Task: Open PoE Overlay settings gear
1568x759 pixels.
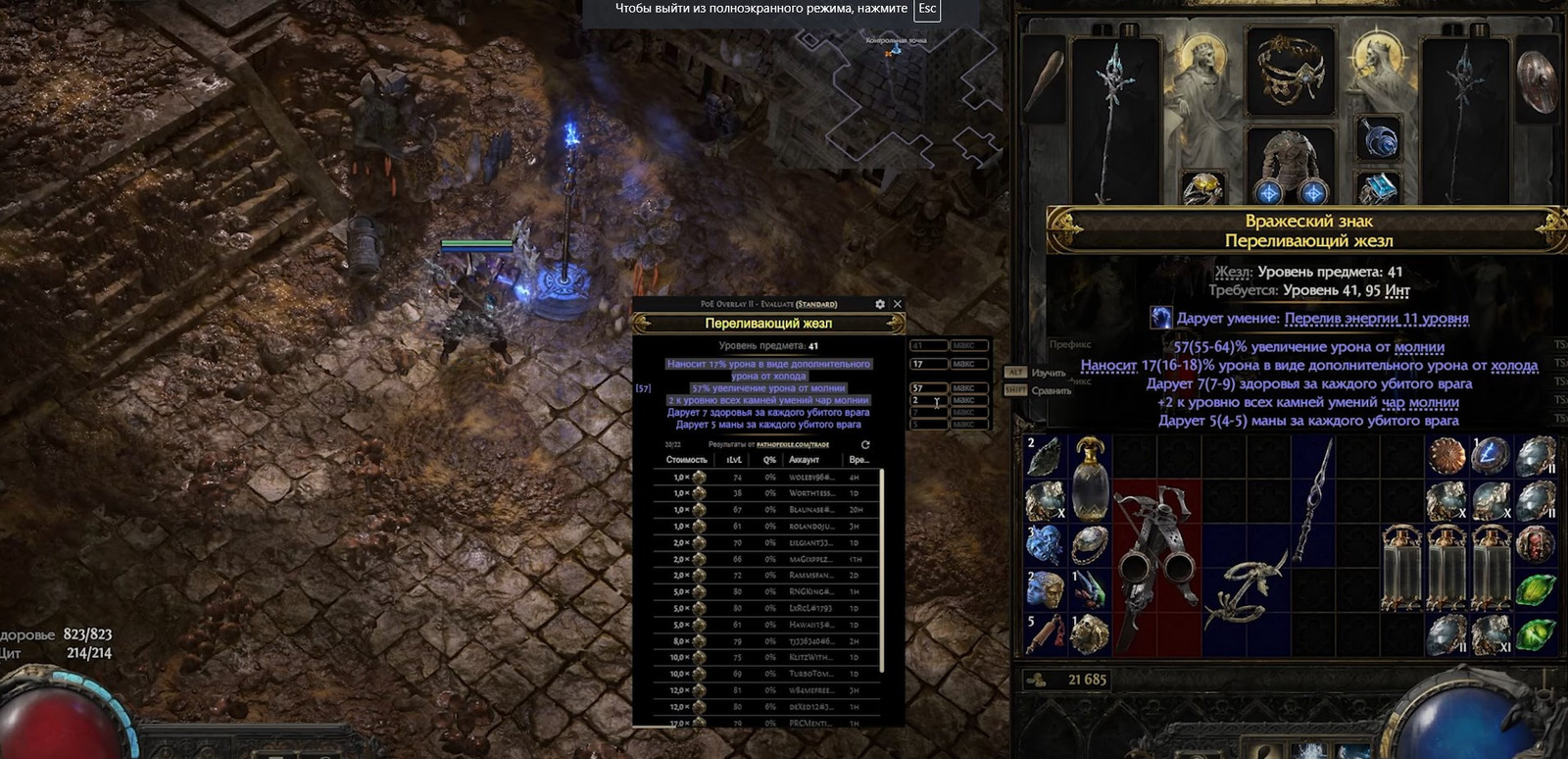Action: (880, 304)
